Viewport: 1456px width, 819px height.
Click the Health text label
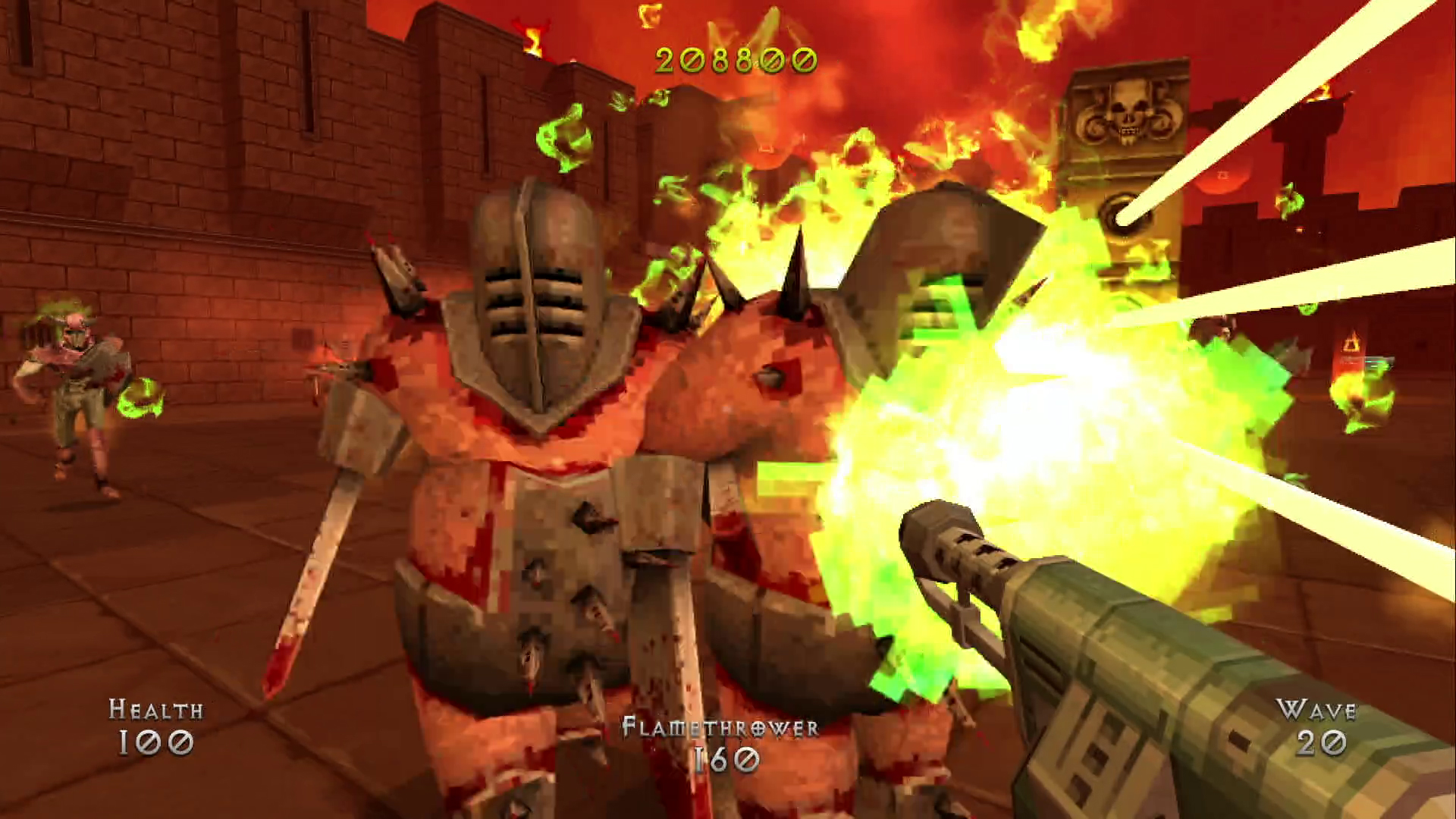tap(157, 711)
